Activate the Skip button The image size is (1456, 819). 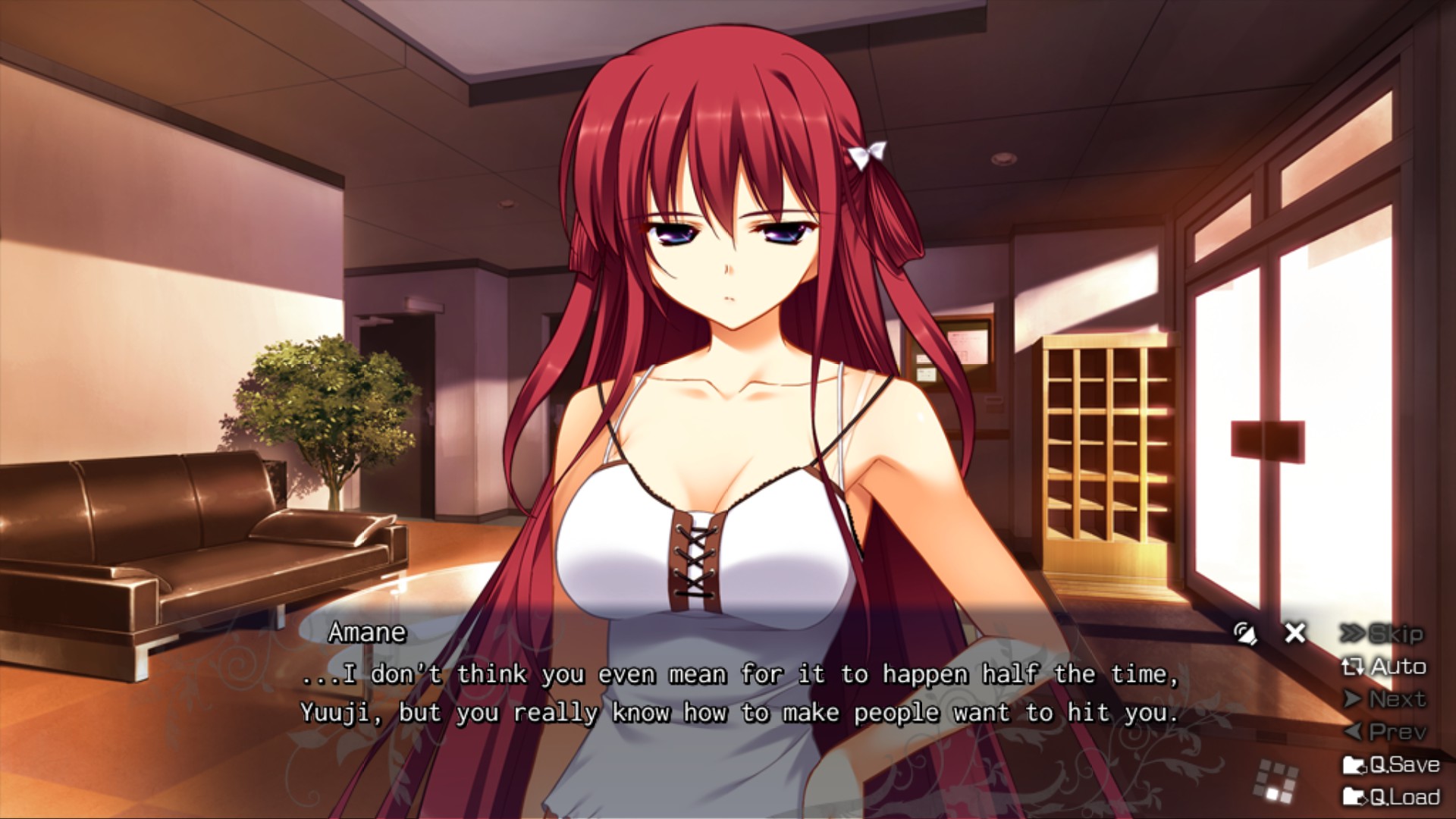[x=1382, y=634]
